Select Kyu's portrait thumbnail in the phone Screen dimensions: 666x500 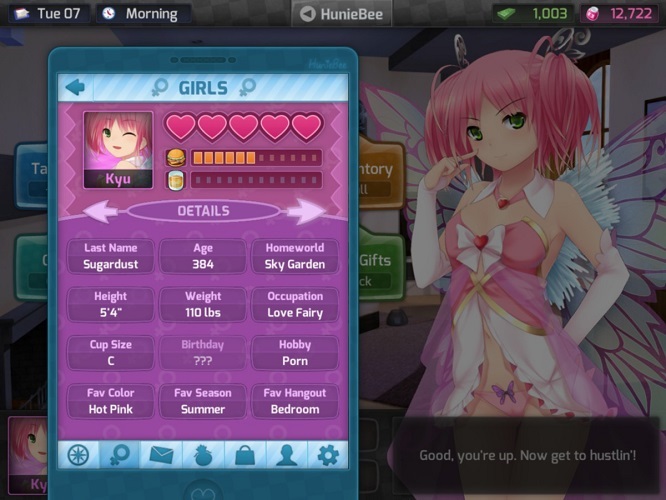pyautogui.click(x=118, y=149)
